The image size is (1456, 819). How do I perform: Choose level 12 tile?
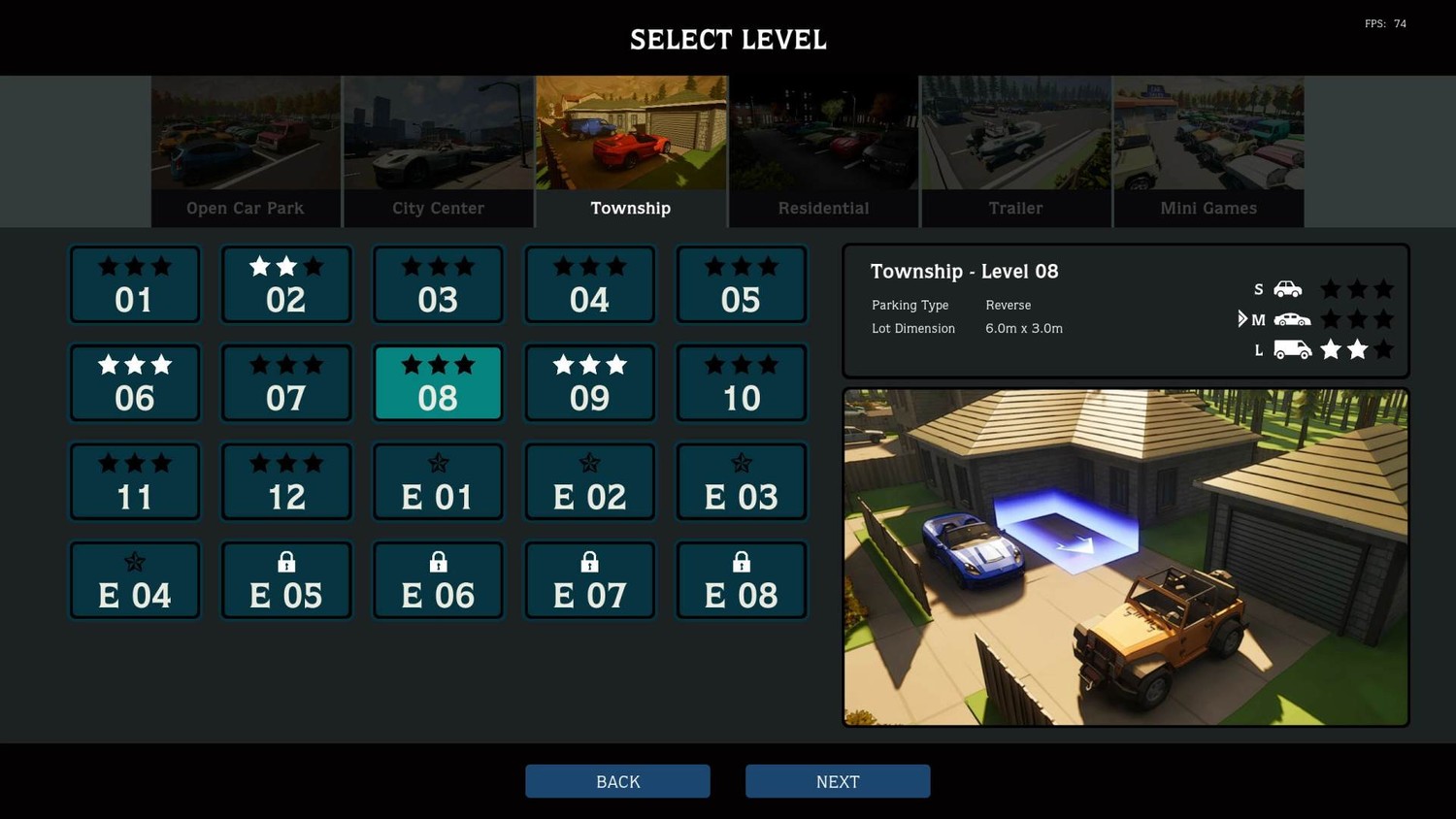[x=286, y=482]
